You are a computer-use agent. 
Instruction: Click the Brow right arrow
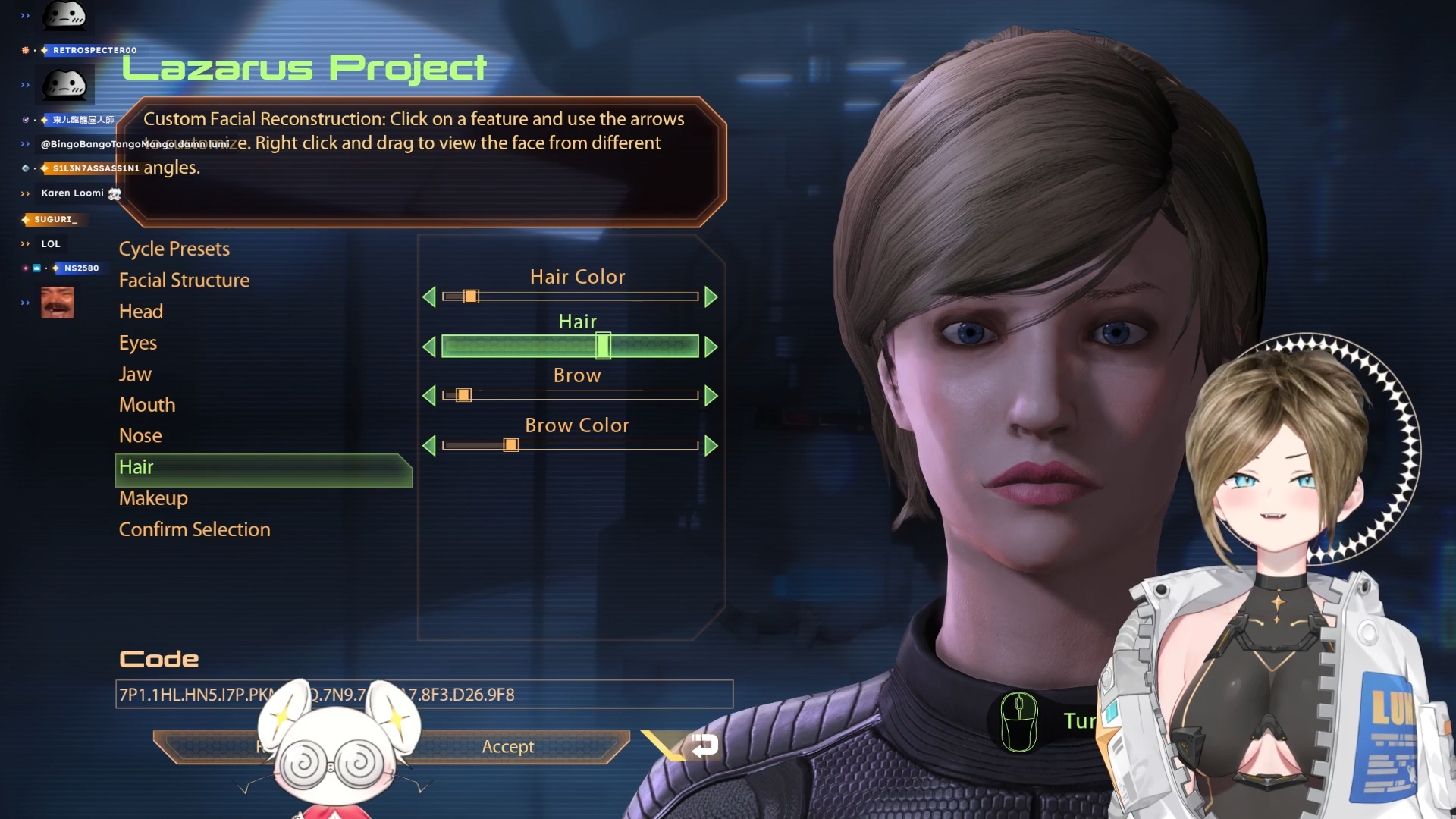point(711,395)
